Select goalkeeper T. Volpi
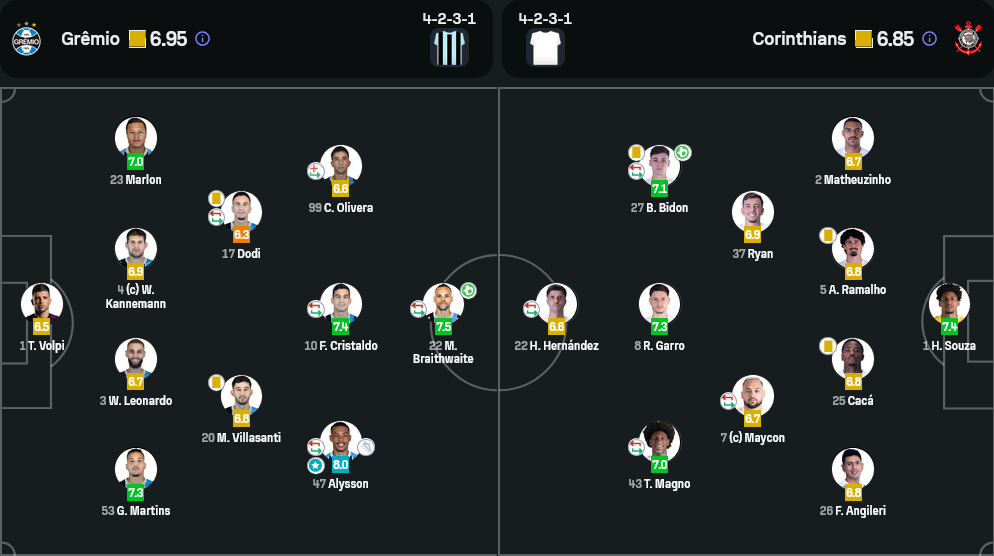The image size is (994, 556). 41,304
